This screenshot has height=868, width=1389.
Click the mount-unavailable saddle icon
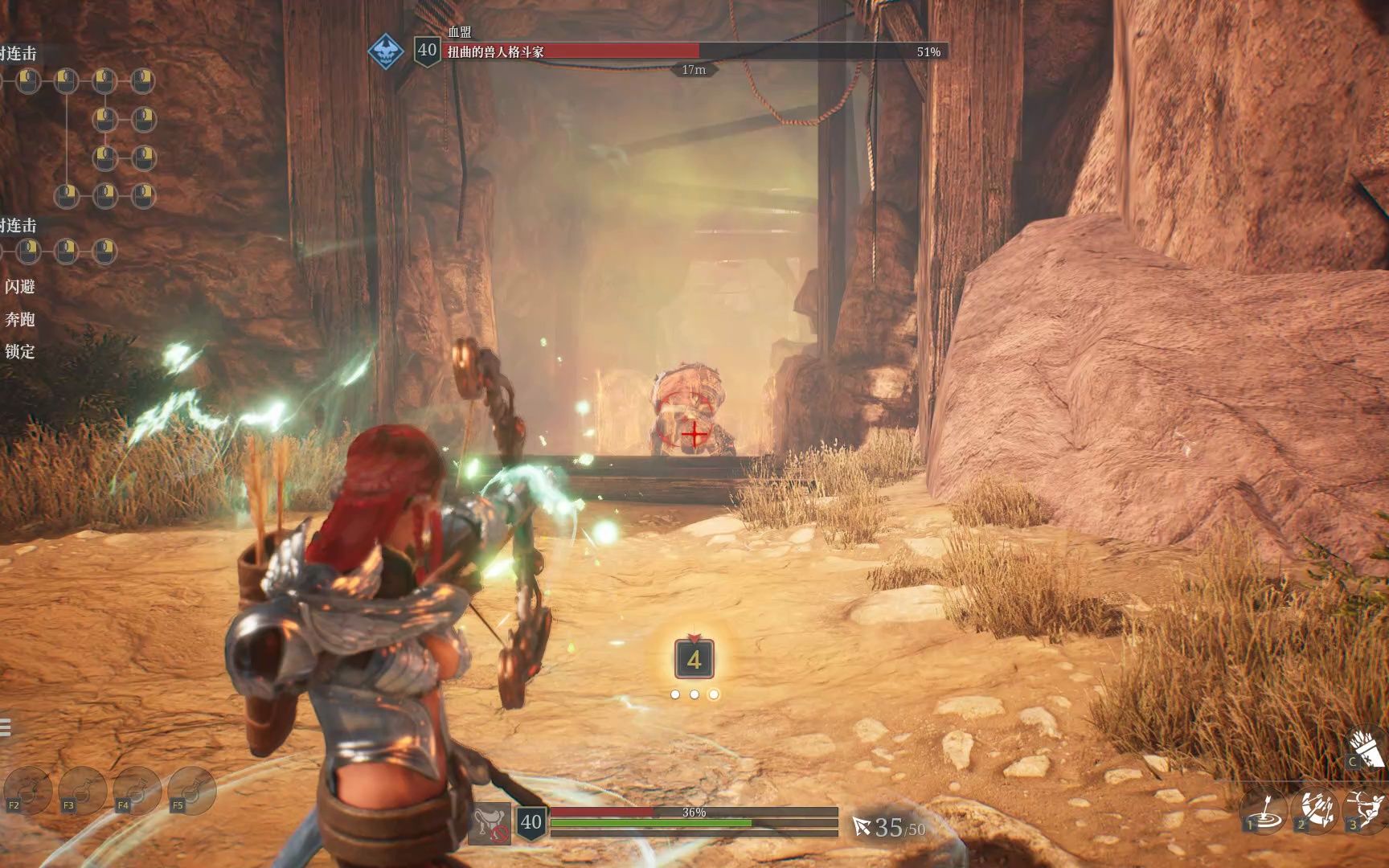[x=490, y=823]
